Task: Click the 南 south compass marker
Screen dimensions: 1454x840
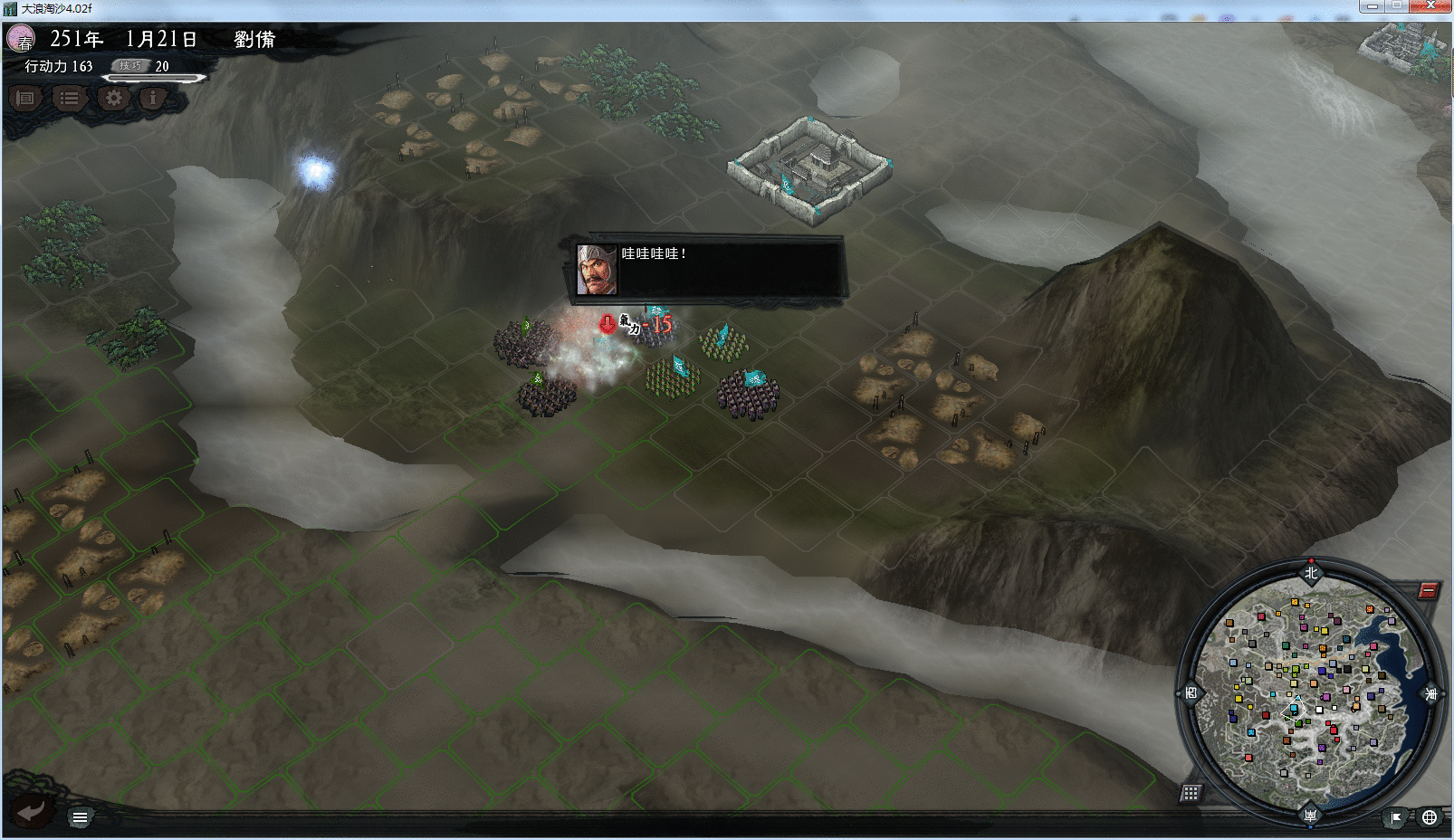Action: click(x=1310, y=816)
